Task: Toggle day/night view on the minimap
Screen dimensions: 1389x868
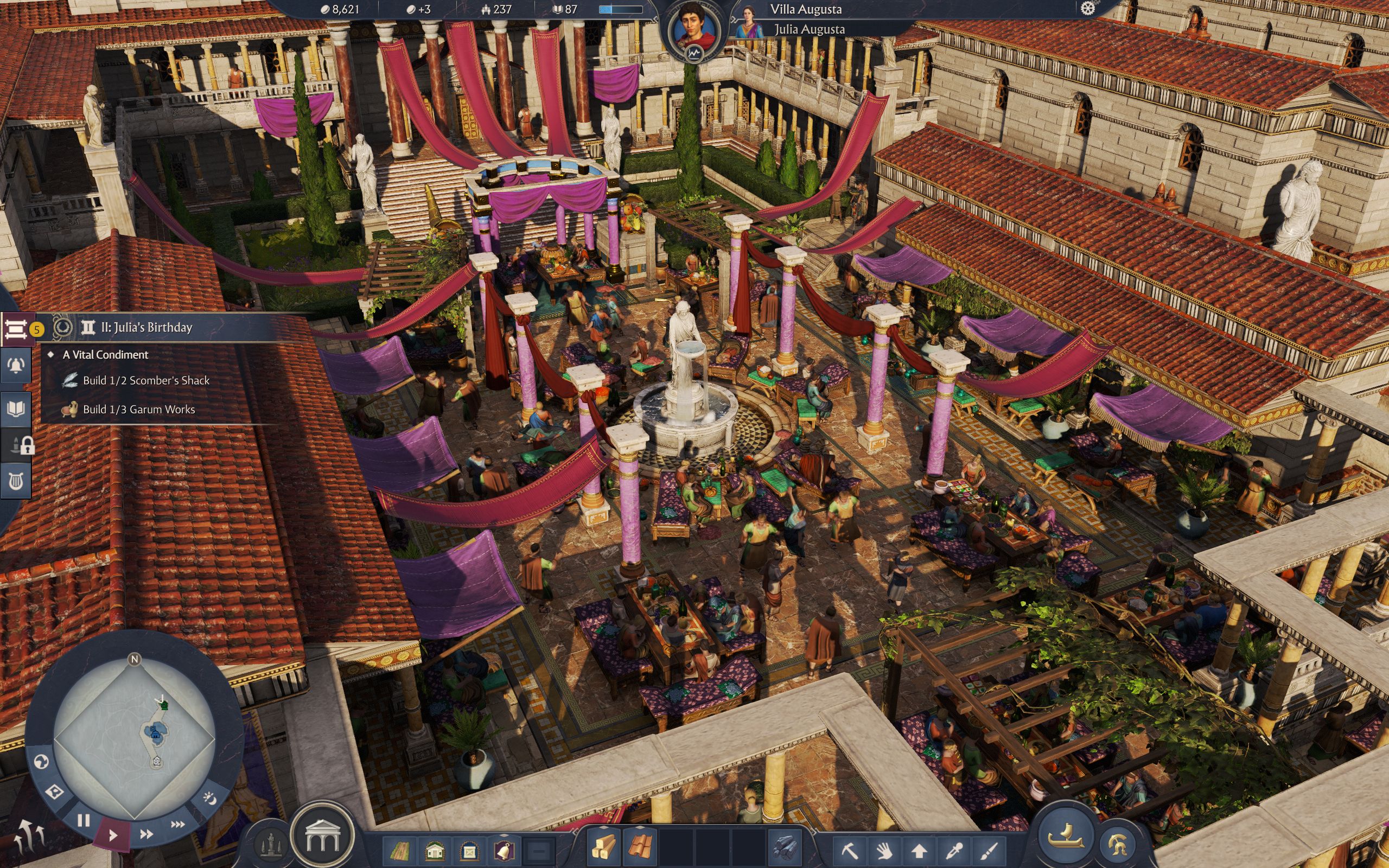Action: (211, 800)
